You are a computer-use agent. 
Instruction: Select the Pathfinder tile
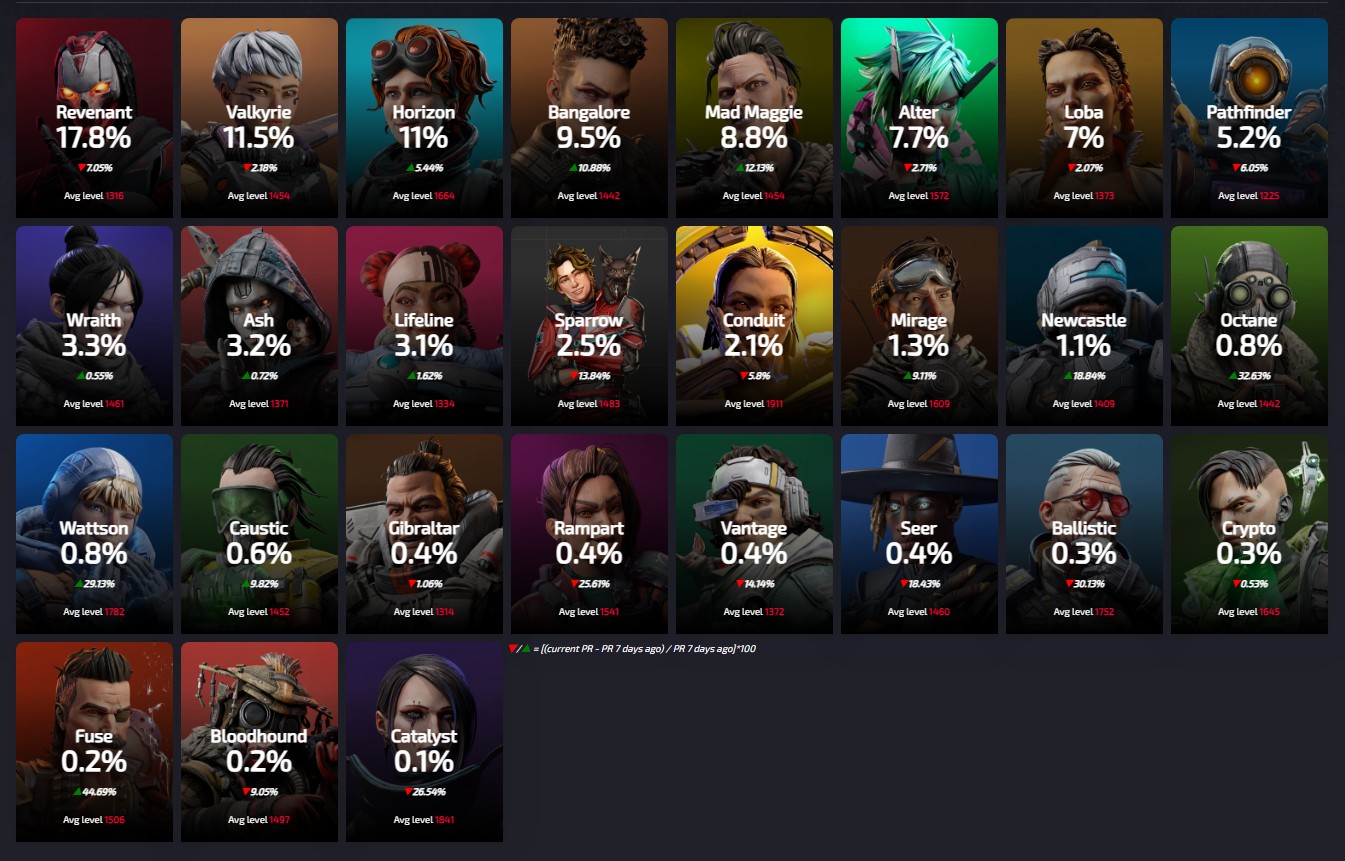[1249, 118]
